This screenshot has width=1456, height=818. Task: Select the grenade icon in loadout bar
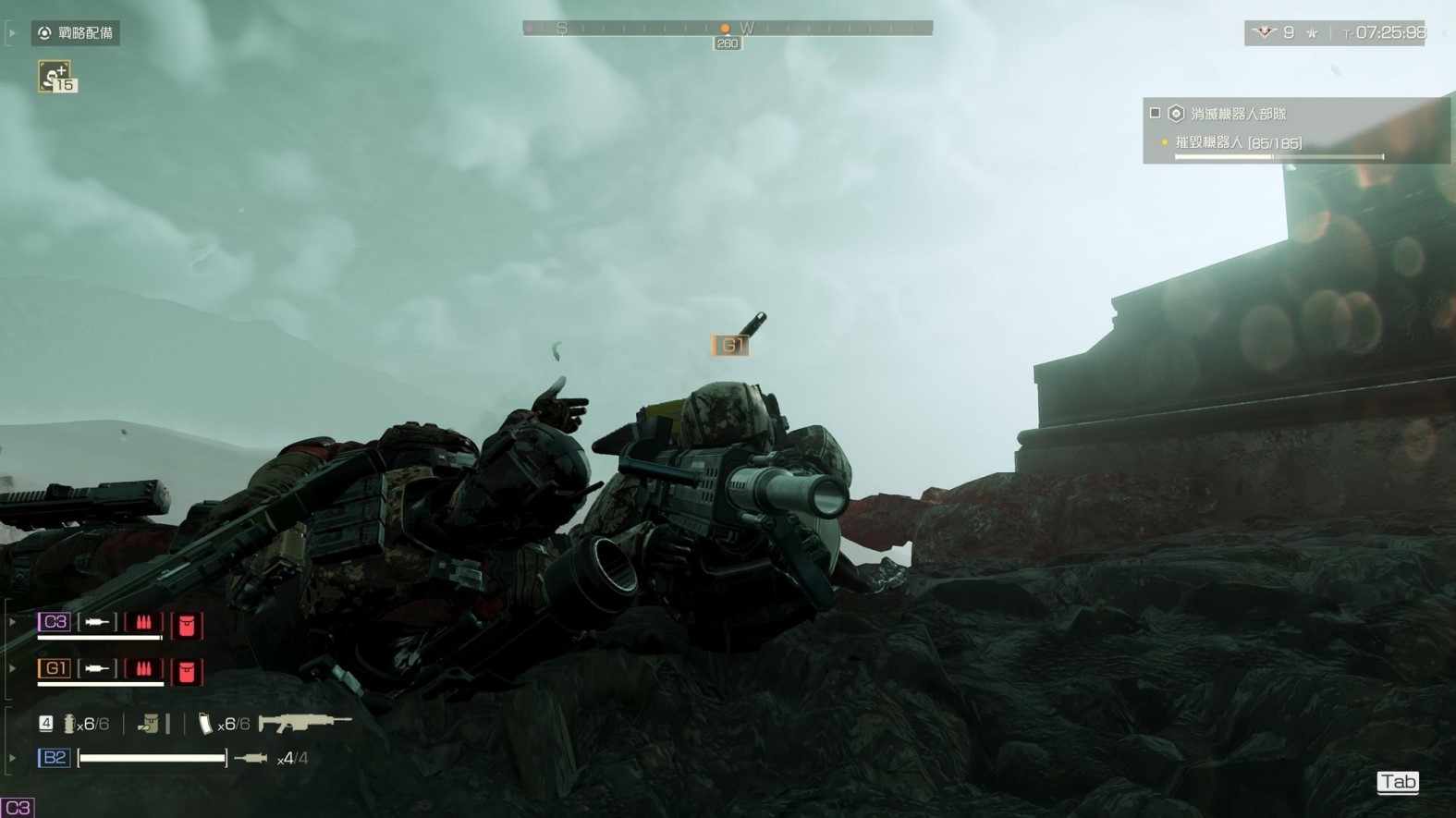tap(69, 725)
